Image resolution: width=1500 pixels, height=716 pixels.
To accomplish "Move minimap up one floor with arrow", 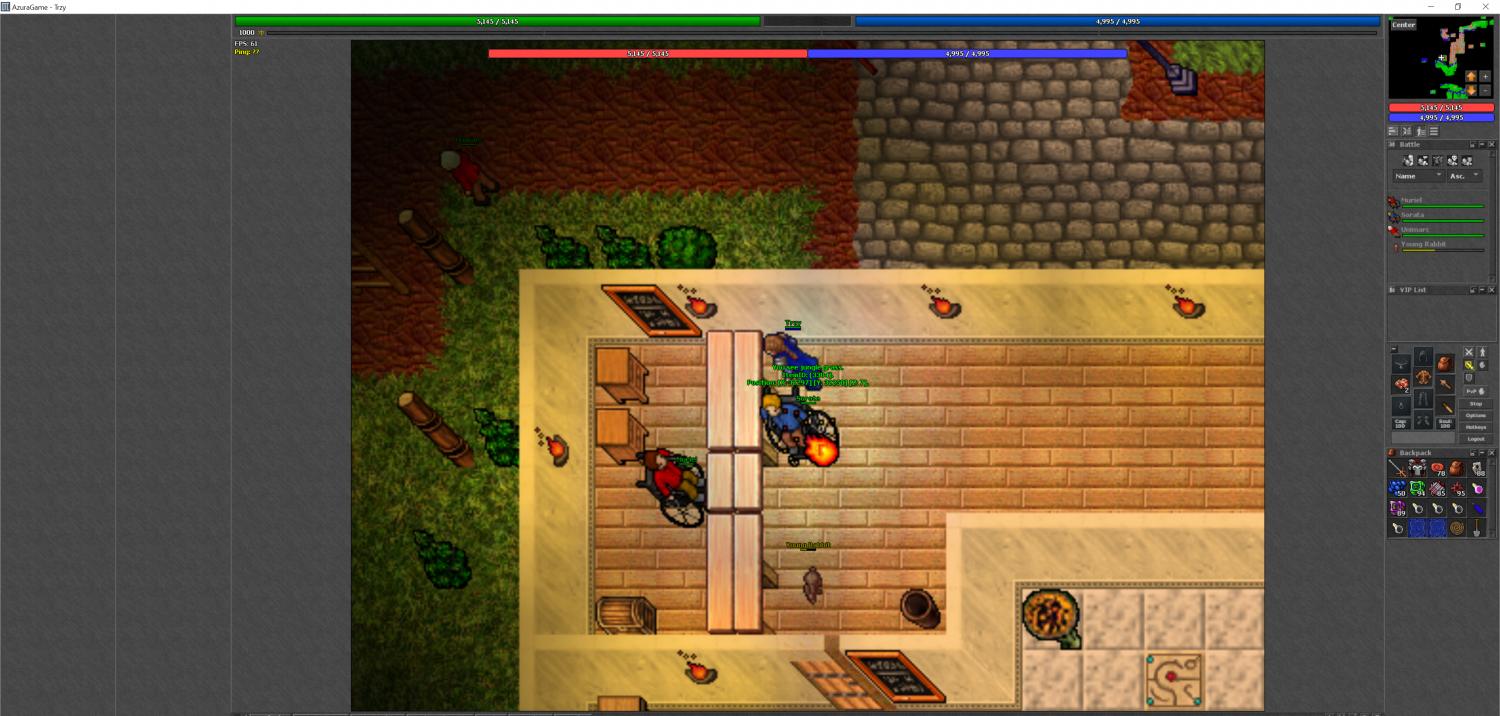I will tap(1471, 76).
